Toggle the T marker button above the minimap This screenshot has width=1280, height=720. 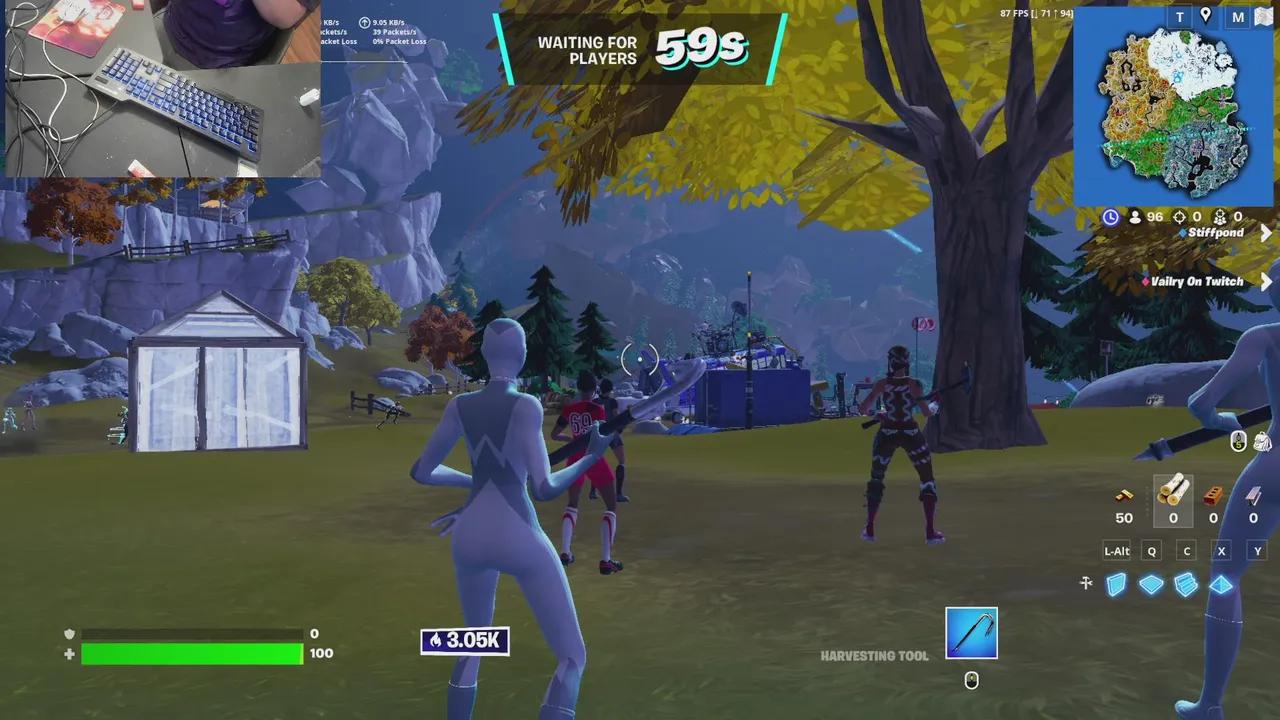coord(1179,17)
